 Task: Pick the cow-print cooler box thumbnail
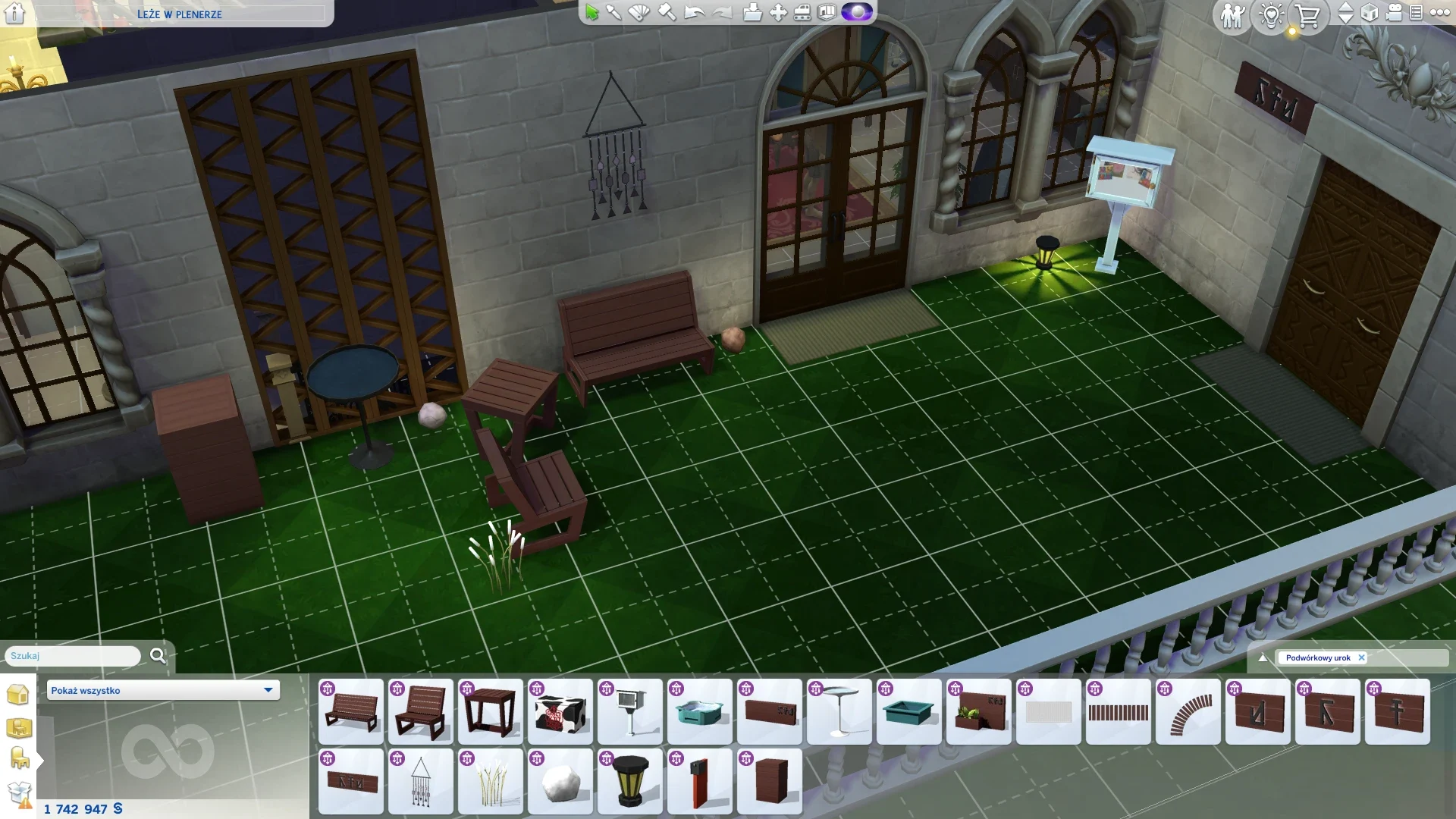[x=560, y=711]
